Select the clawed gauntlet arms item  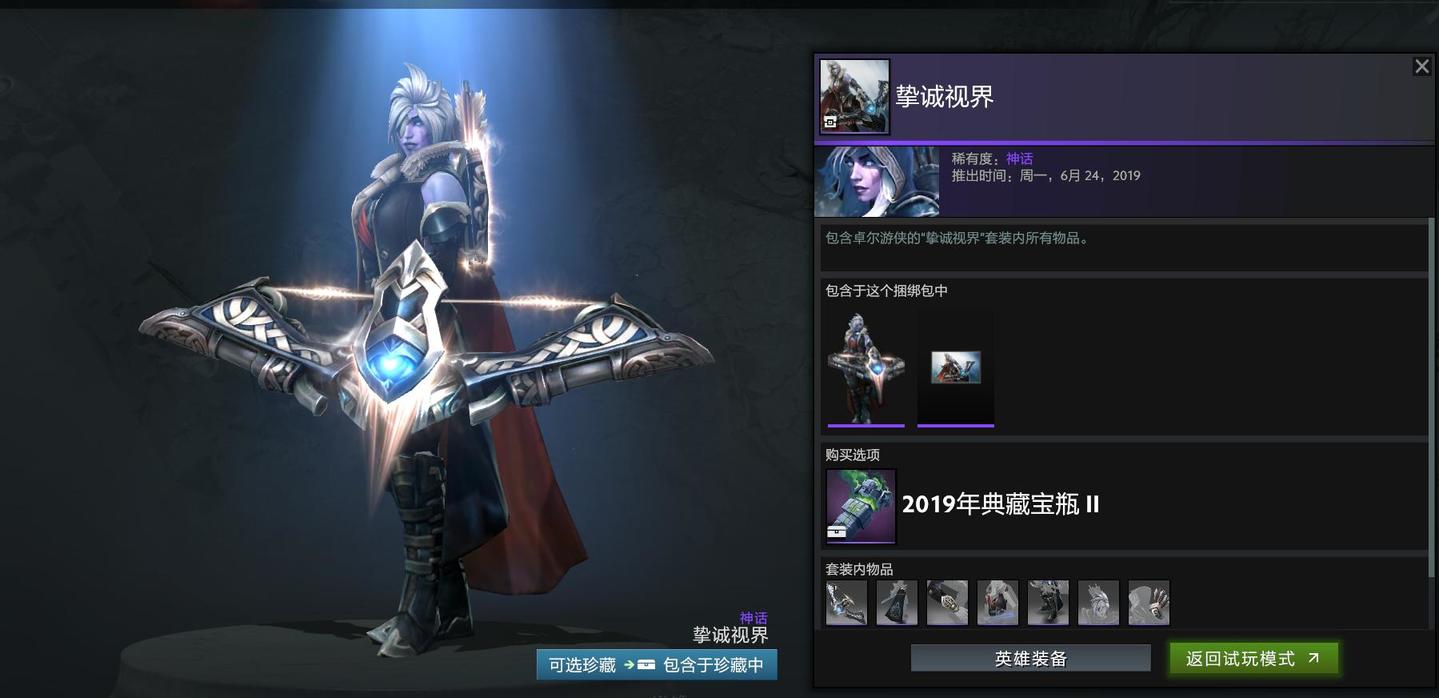tap(1149, 603)
